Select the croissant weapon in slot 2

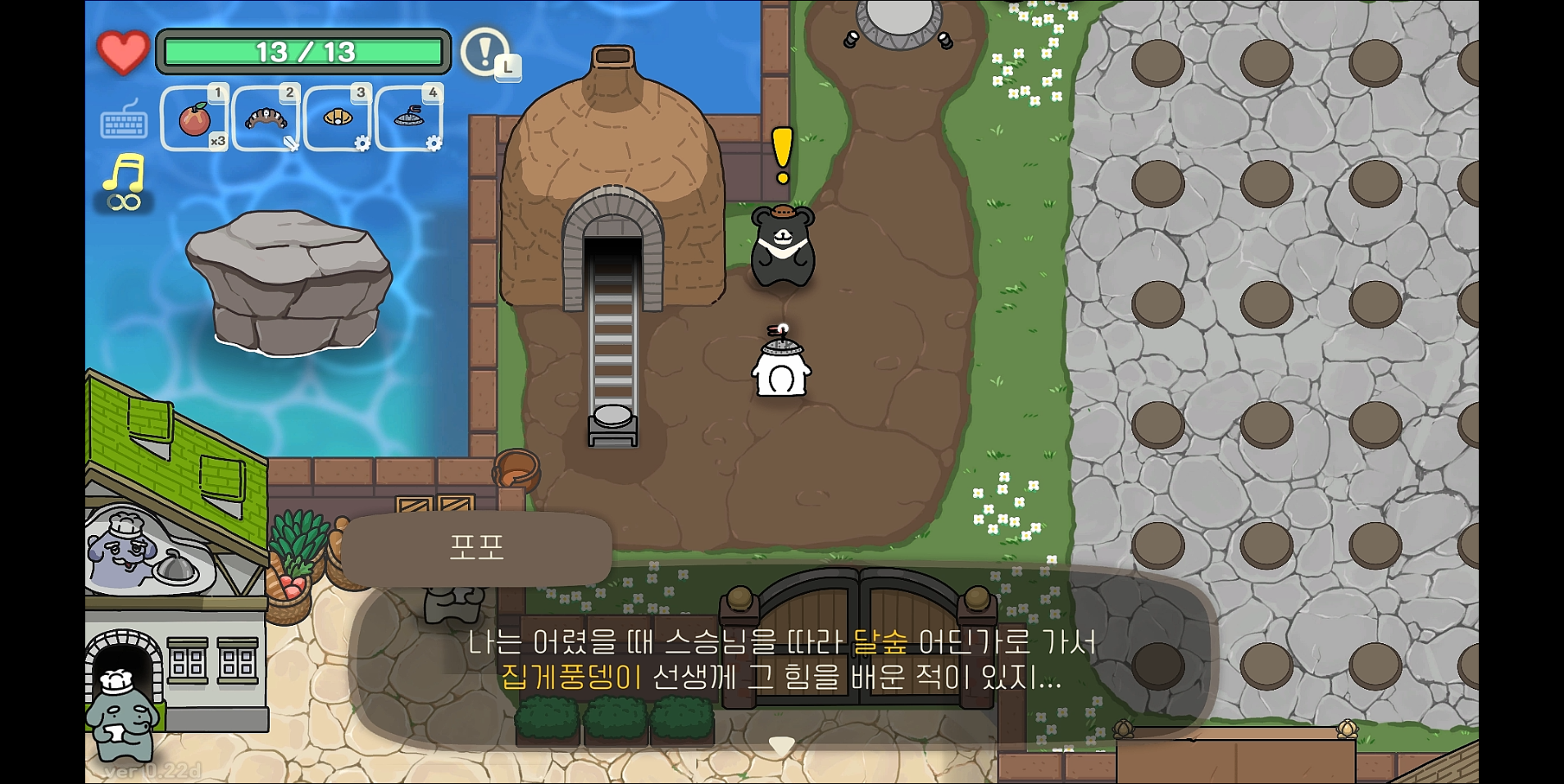[x=264, y=119]
